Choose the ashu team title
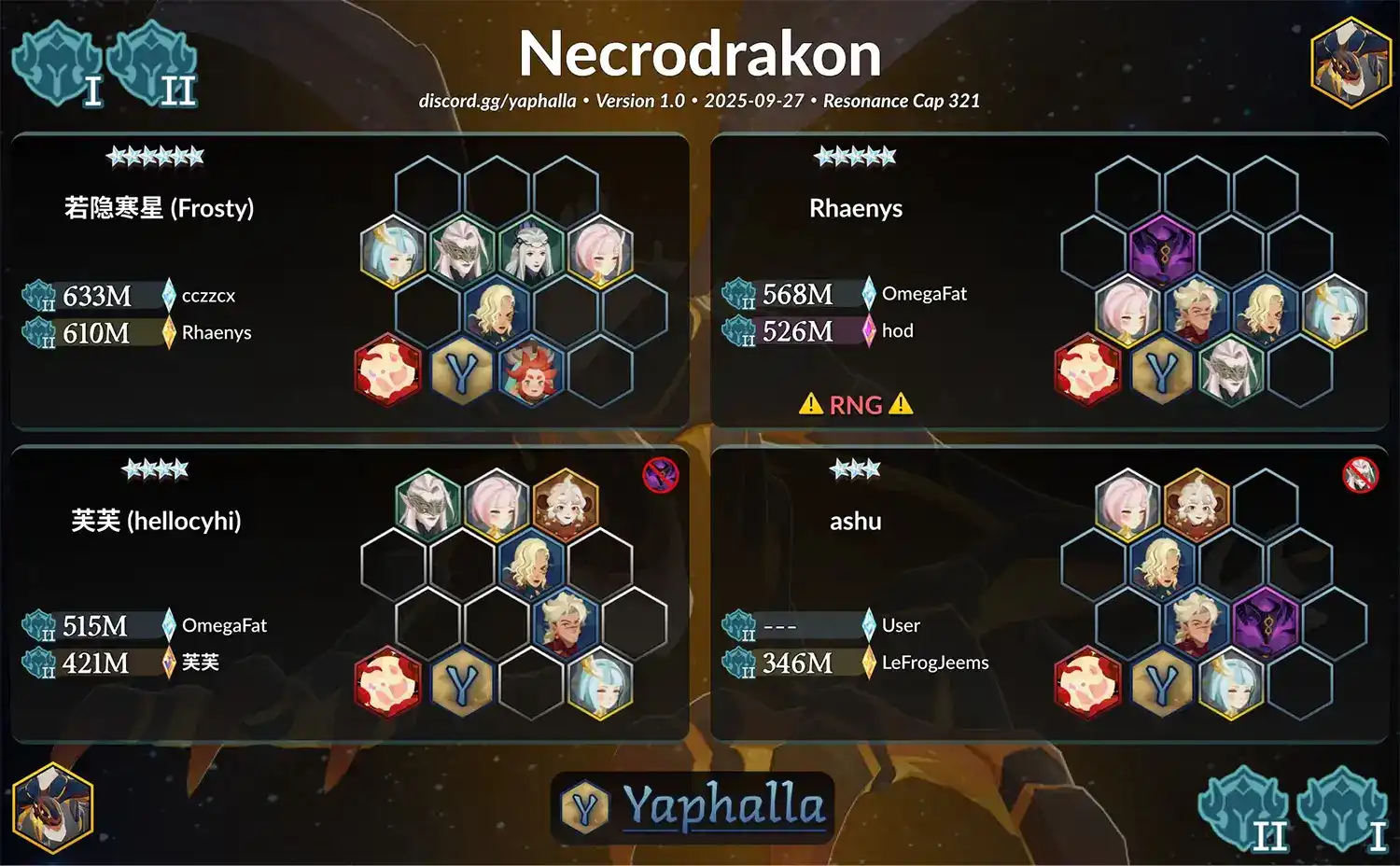1400x866 pixels. pyautogui.click(x=855, y=521)
